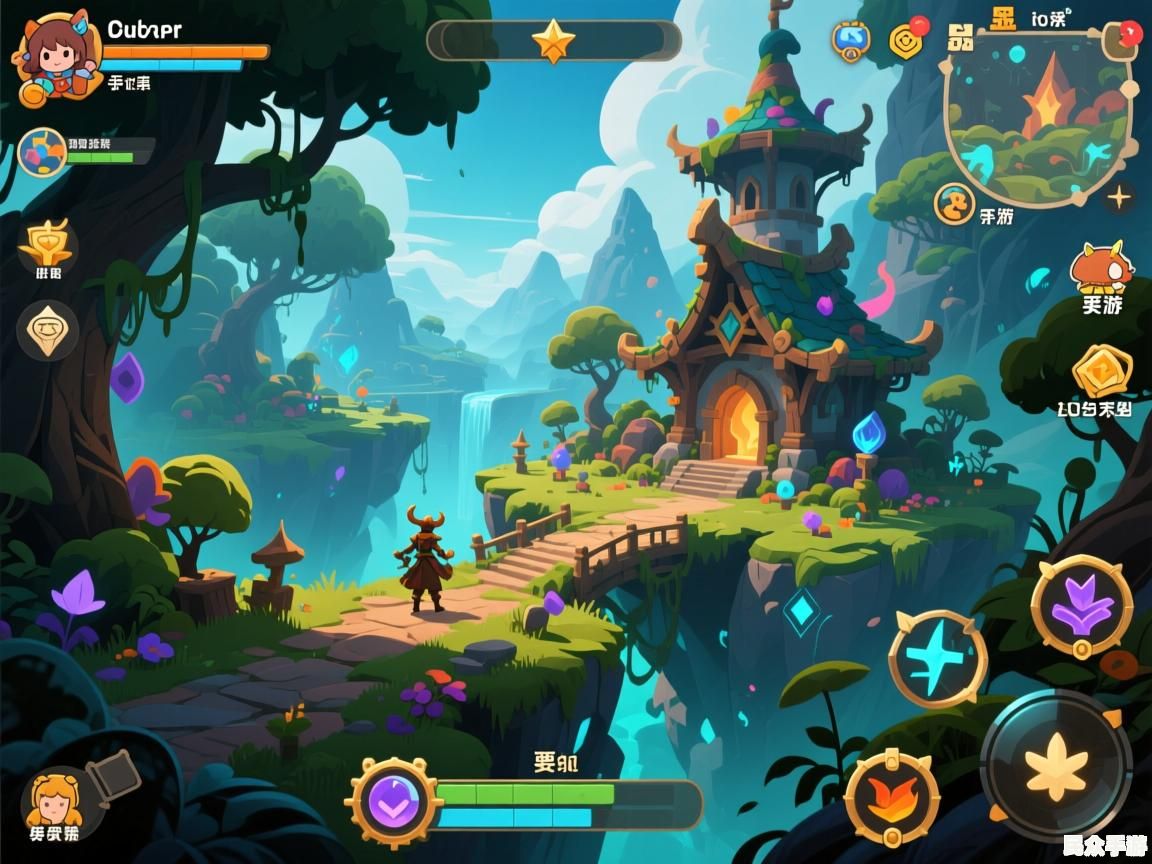Open the blue crest icon
1152x864 pixels.
851,39
